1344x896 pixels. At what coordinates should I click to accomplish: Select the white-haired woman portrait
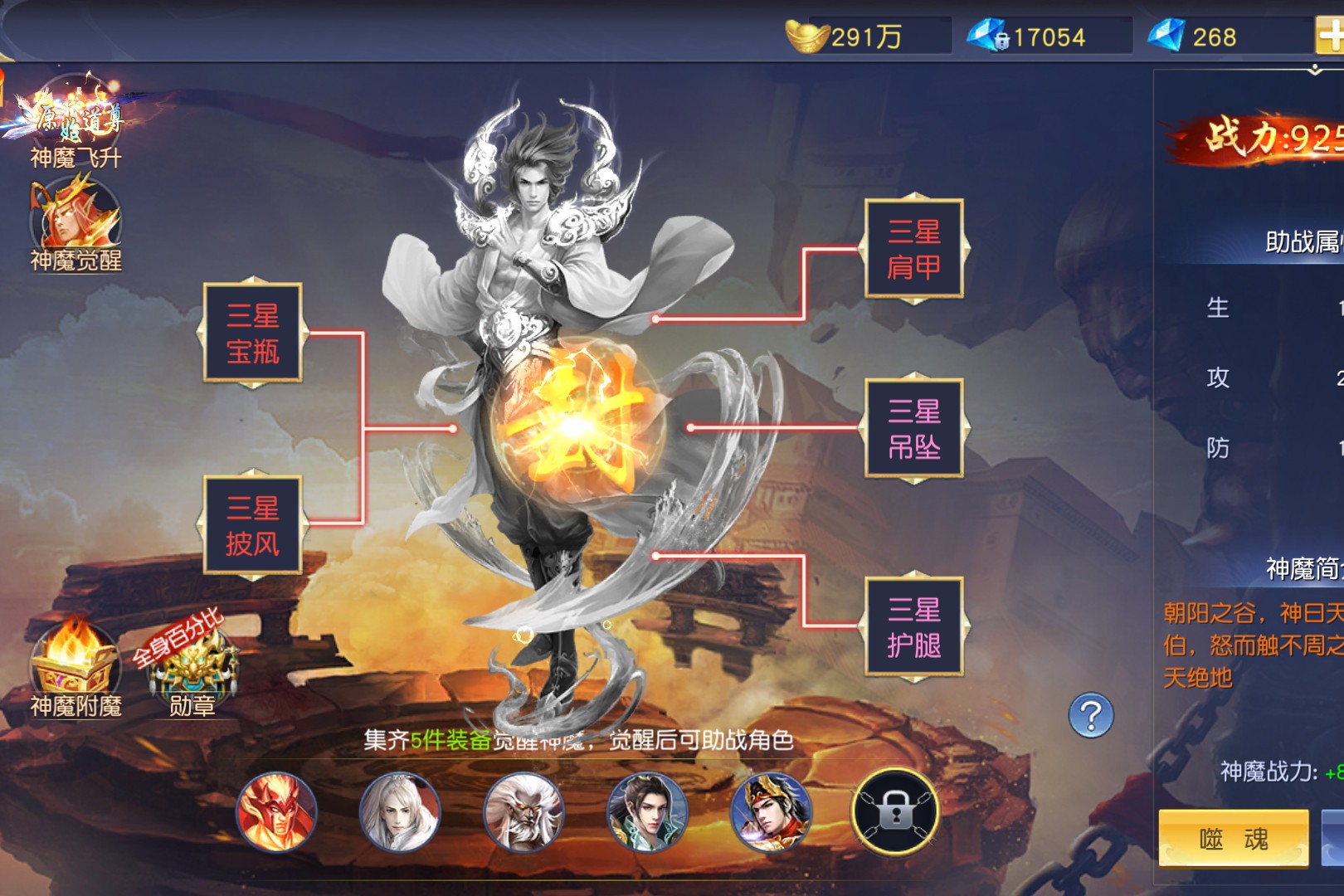400,812
